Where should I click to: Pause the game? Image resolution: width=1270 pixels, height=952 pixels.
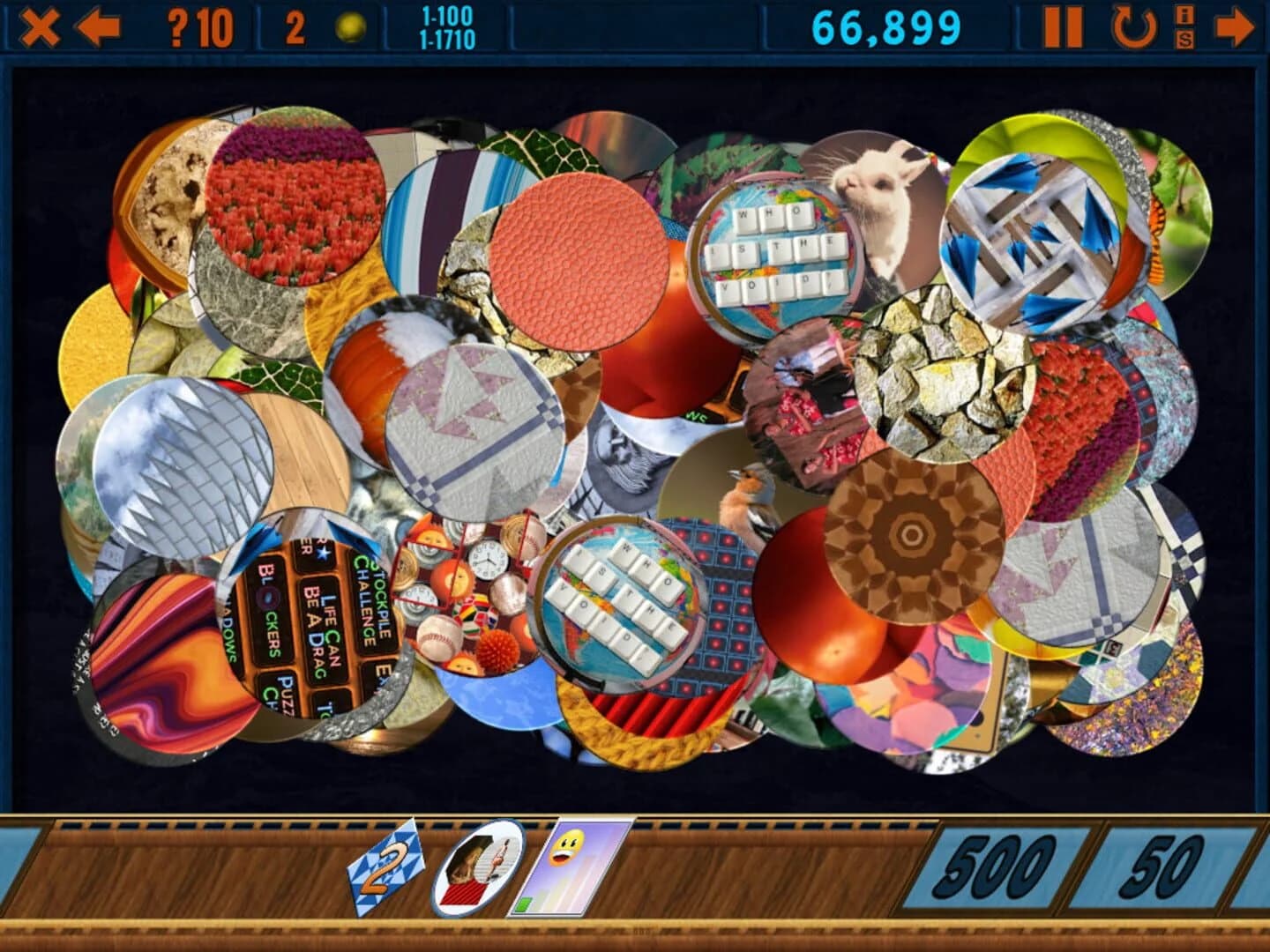pyautogui.click(x=1066, y=26)
